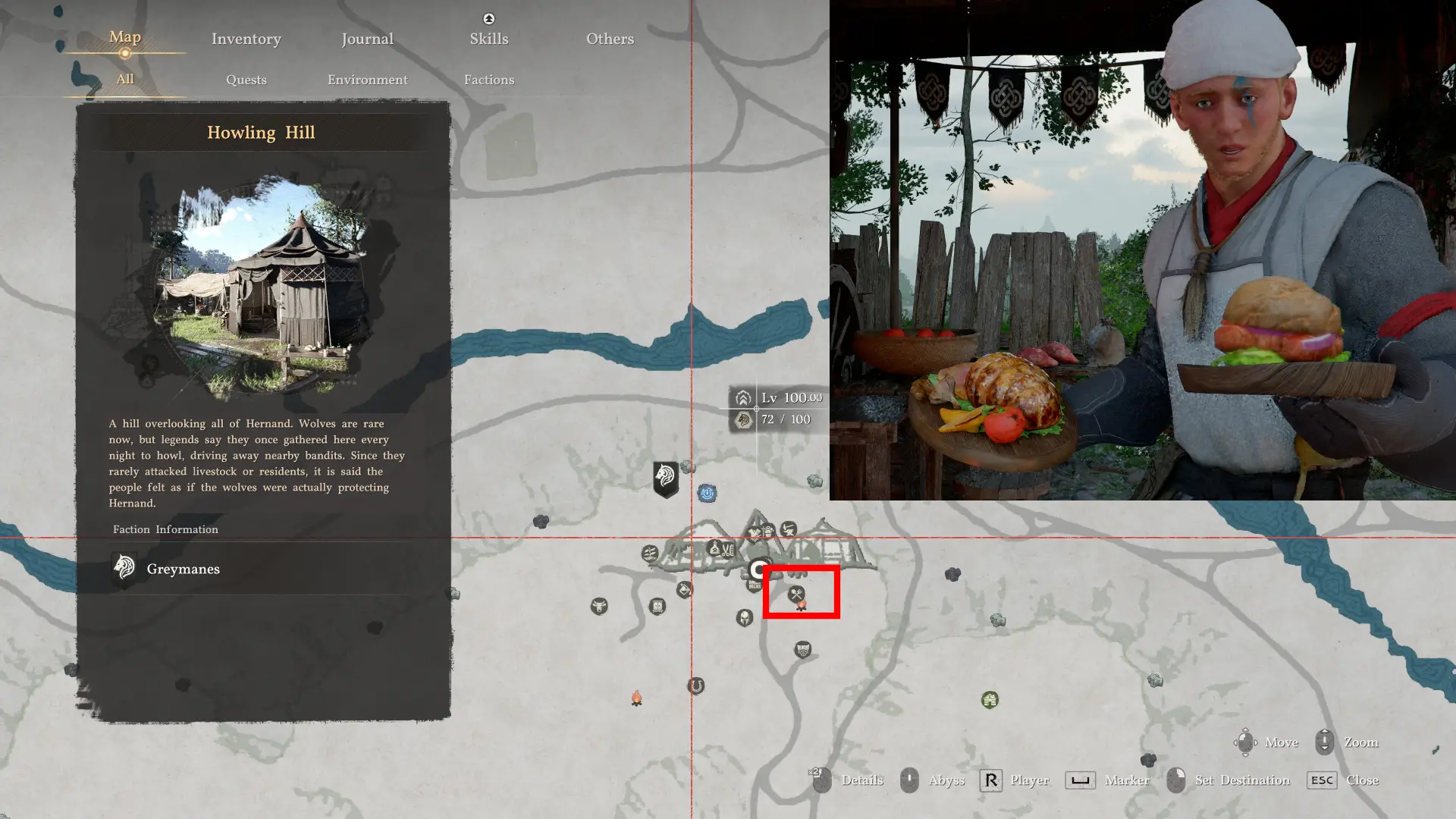Select the Others tab
This screenshot has width=1456, height=819.
(x=610, y=39)
